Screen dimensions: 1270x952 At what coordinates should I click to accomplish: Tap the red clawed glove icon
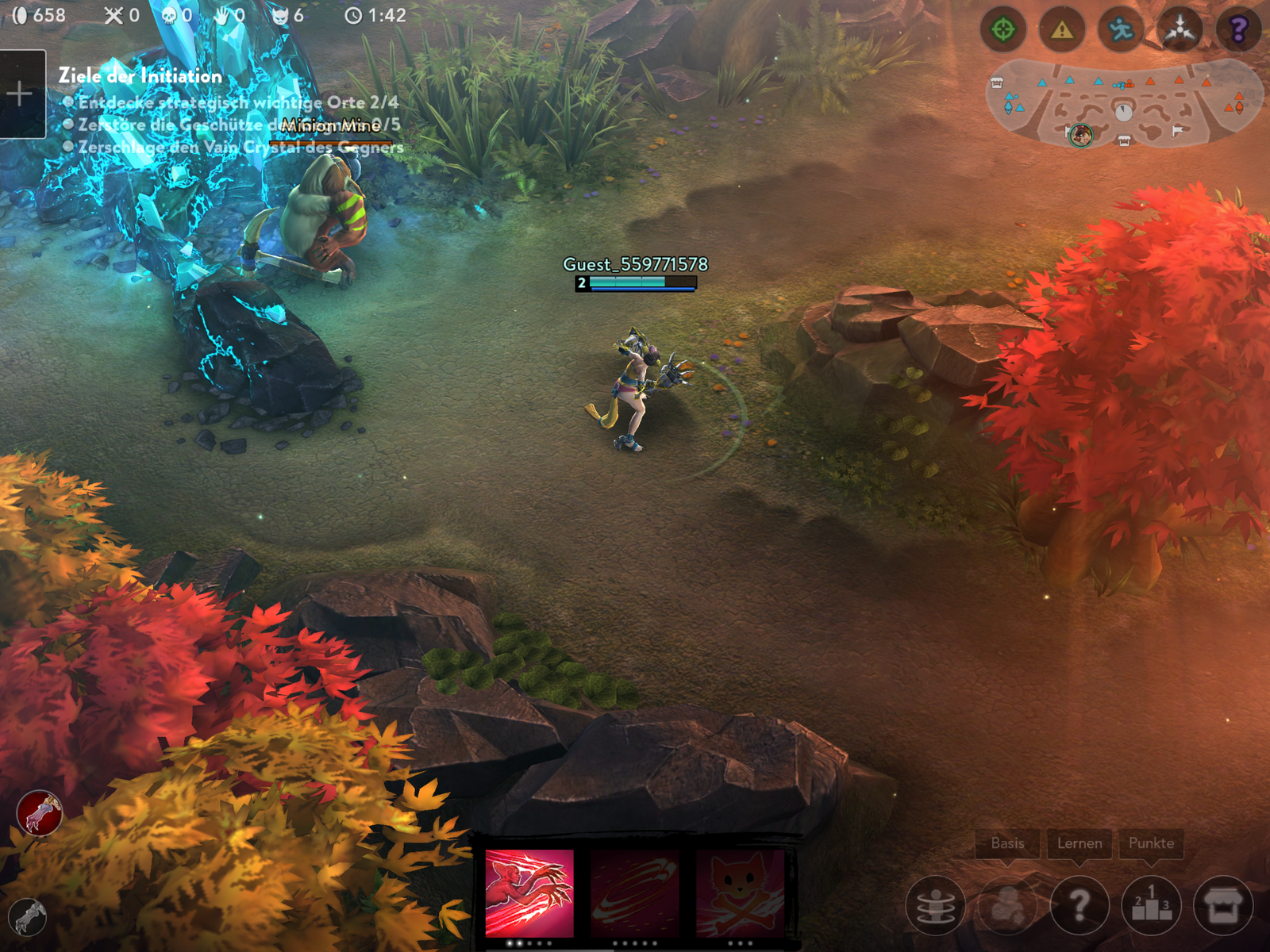point(40,813)
